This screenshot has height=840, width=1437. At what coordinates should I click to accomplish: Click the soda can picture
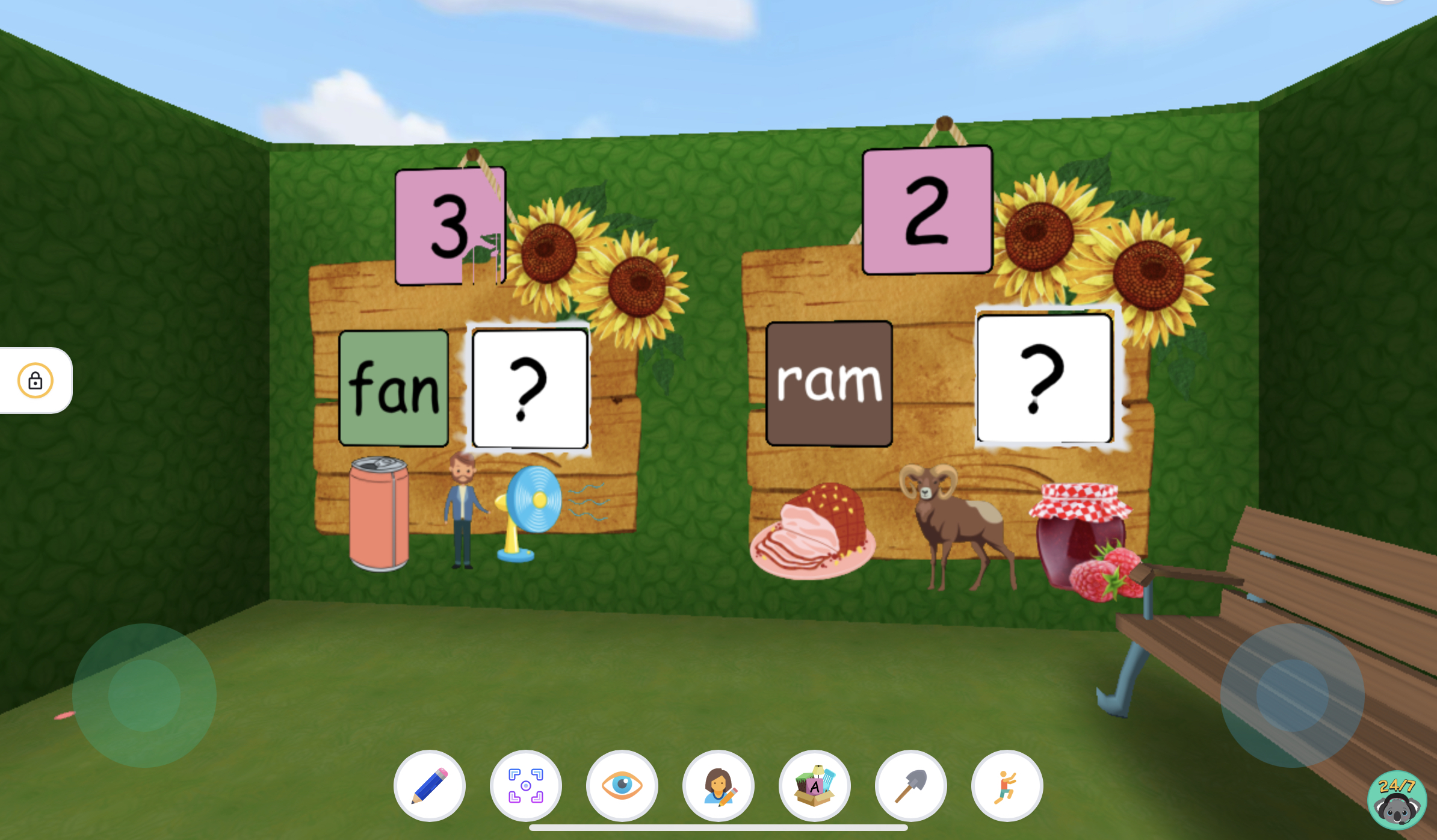[x=378, y=511]
